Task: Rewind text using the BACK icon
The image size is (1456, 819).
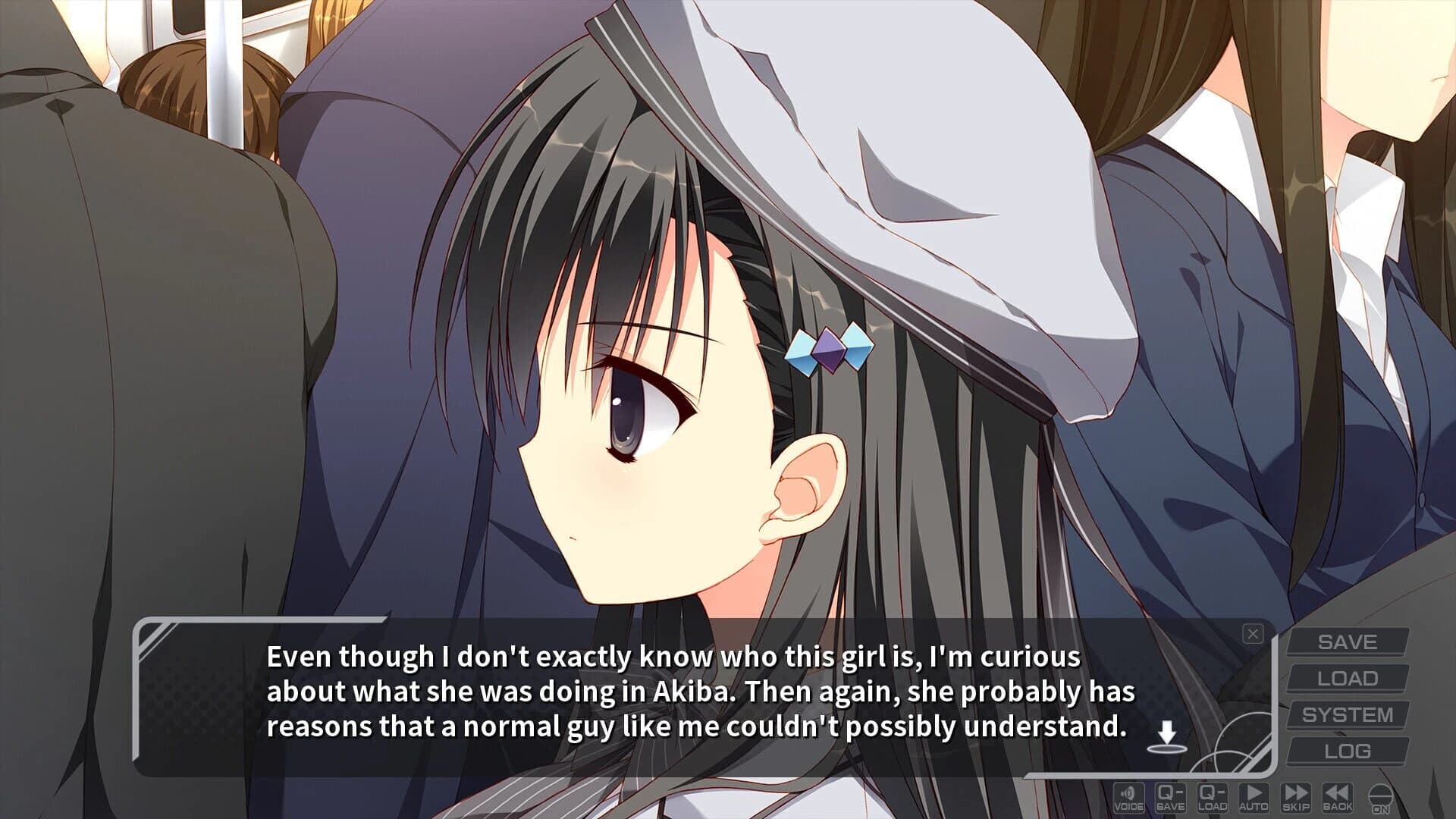Action: (x=1337, y=798)
